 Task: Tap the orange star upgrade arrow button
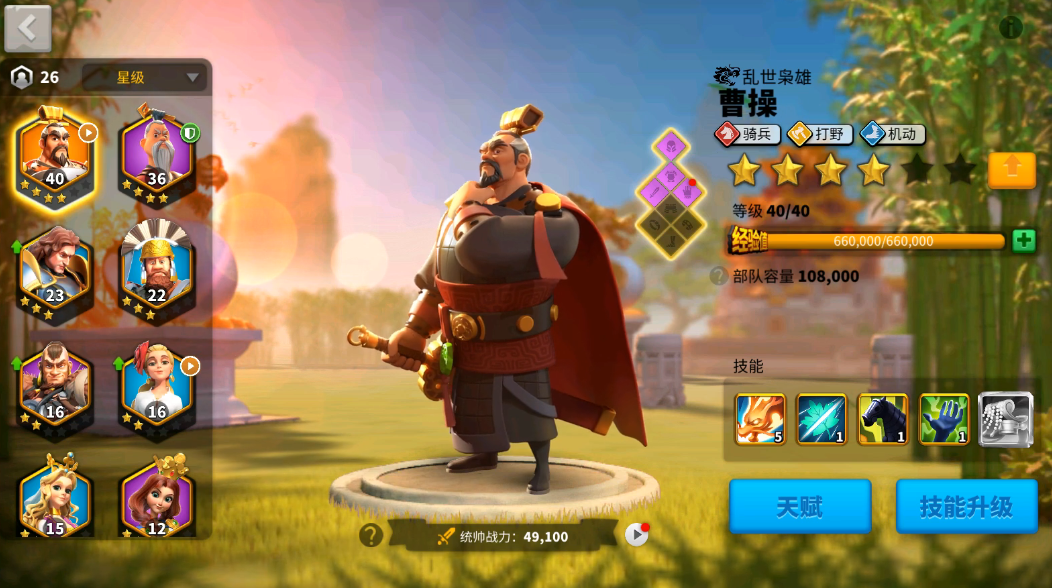[1011, 170]
